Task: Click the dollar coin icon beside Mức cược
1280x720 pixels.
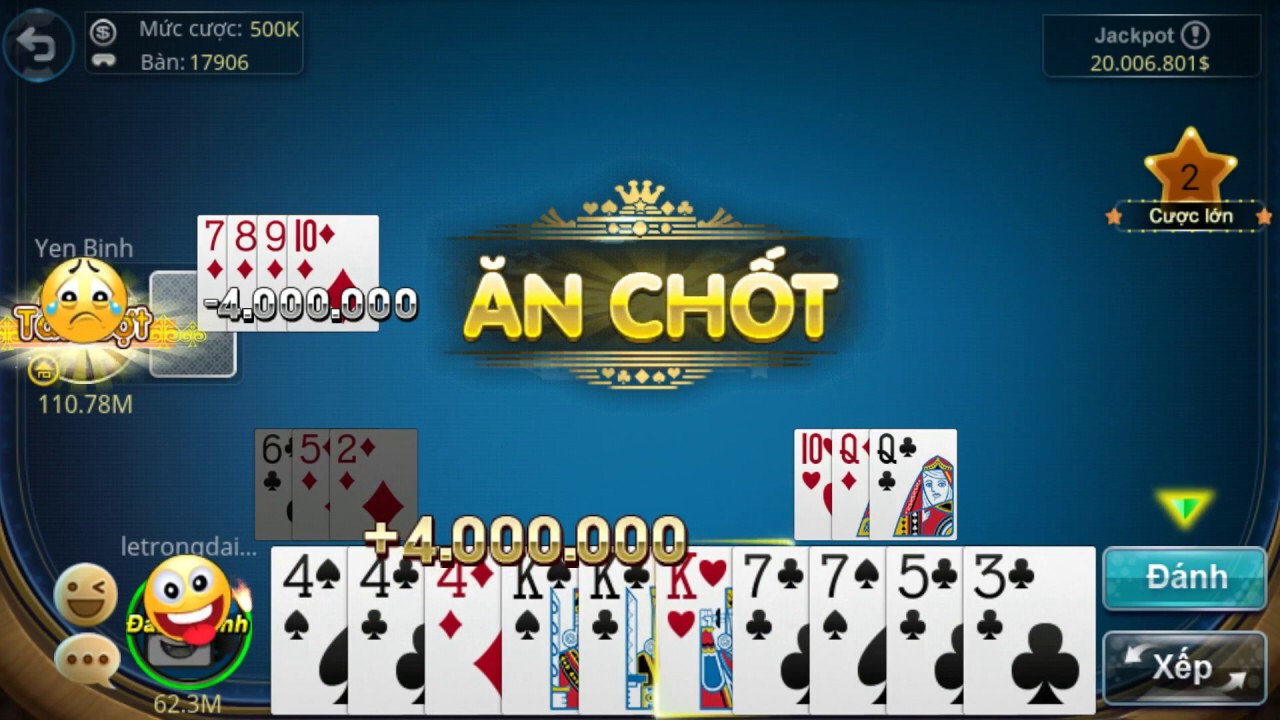Action: click(103, 29)
